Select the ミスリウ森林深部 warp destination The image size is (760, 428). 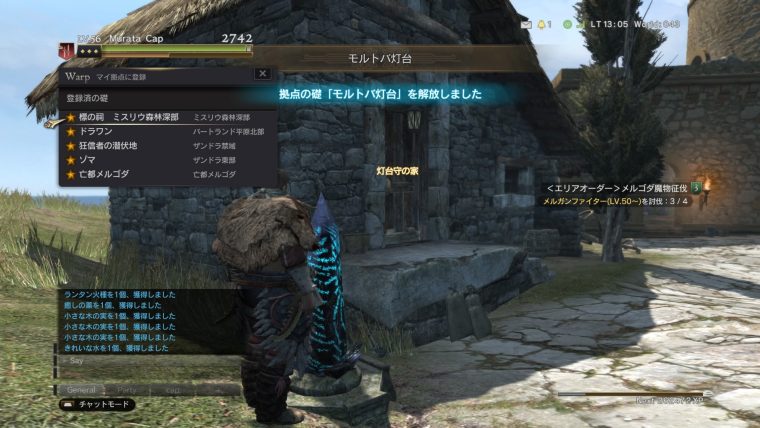click(x=150, y=117)
